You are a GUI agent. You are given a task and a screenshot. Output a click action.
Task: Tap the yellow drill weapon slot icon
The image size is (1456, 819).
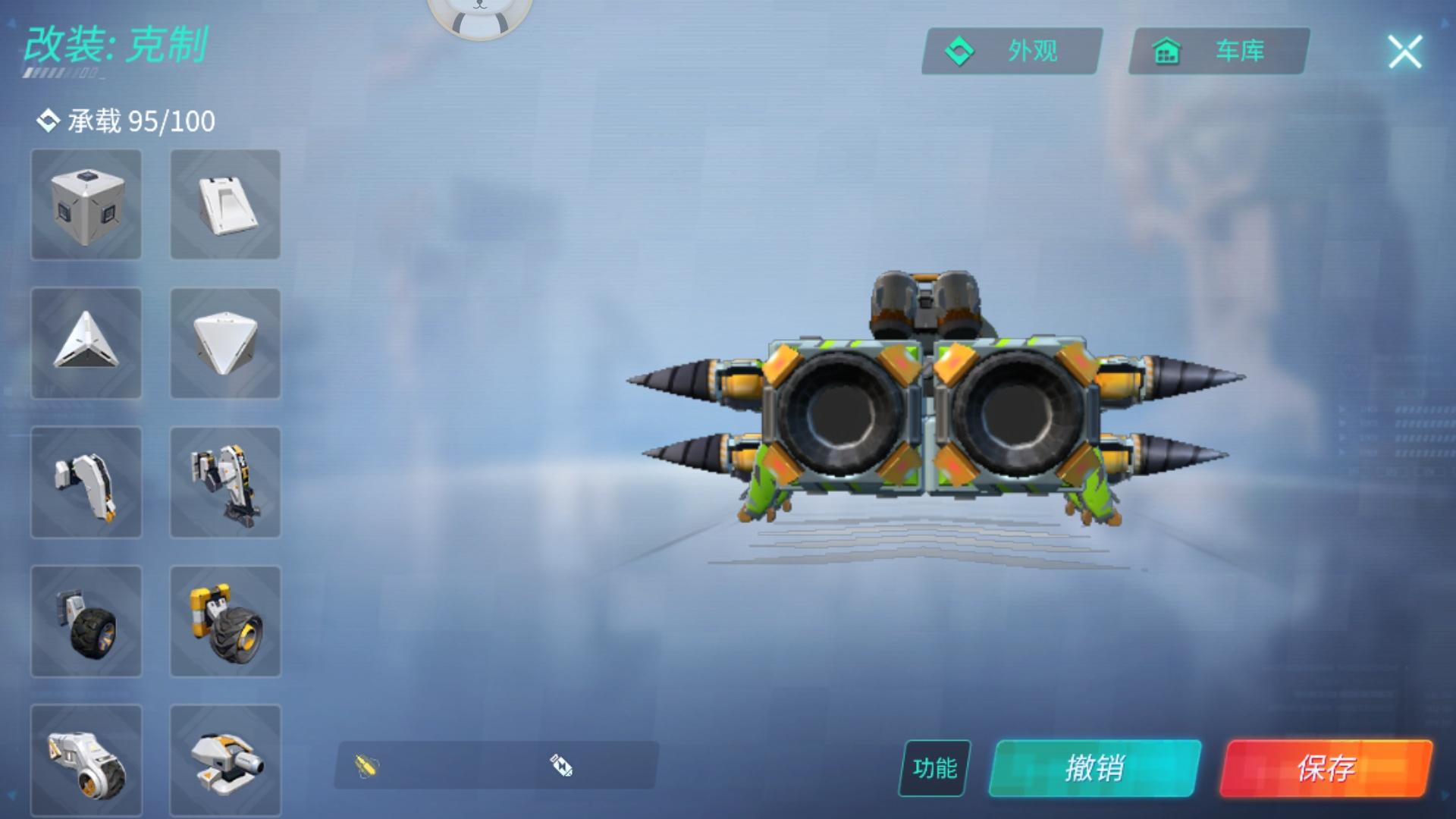tap(364, 766)
